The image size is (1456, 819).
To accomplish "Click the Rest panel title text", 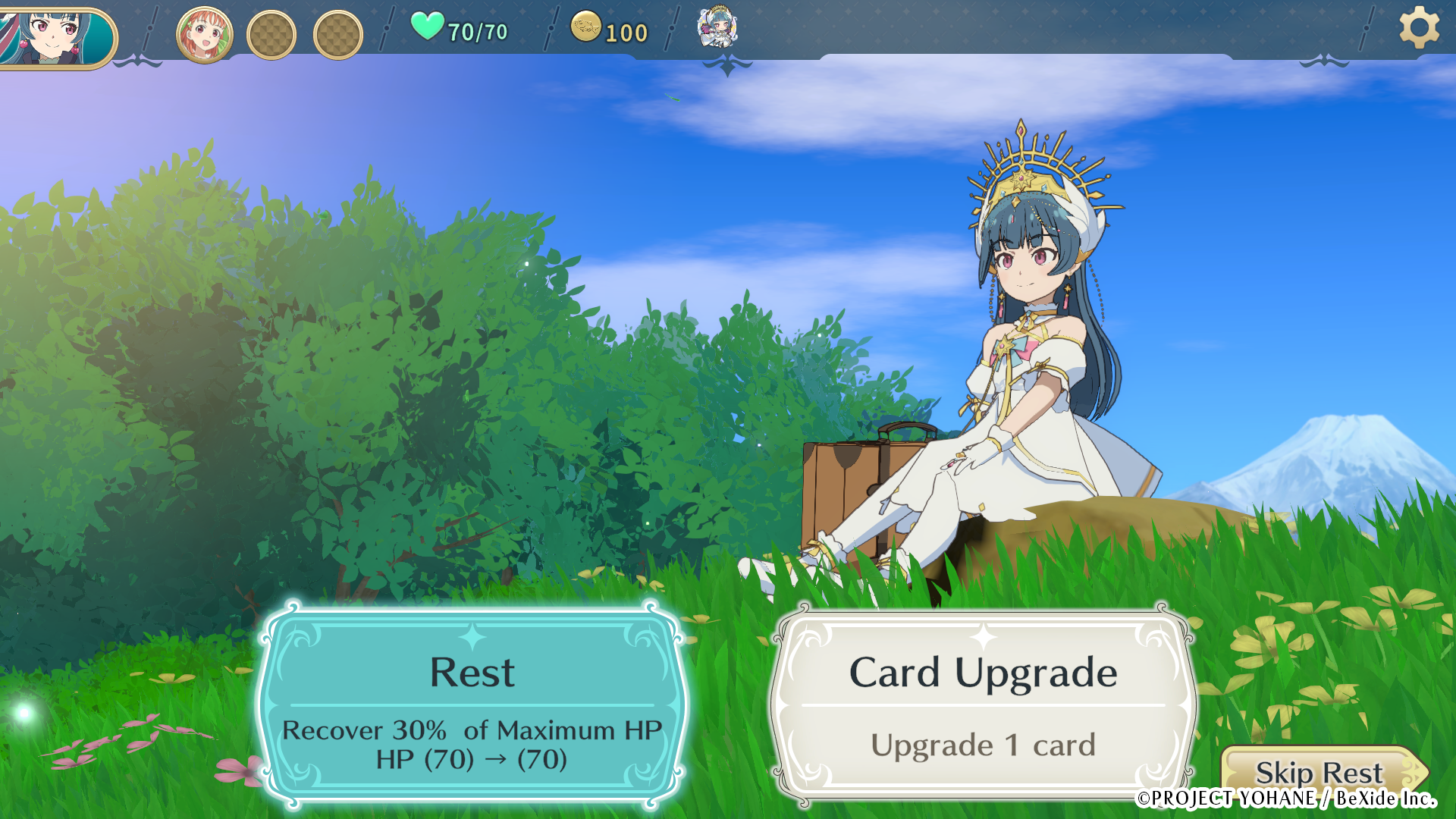I will (472, 672).
